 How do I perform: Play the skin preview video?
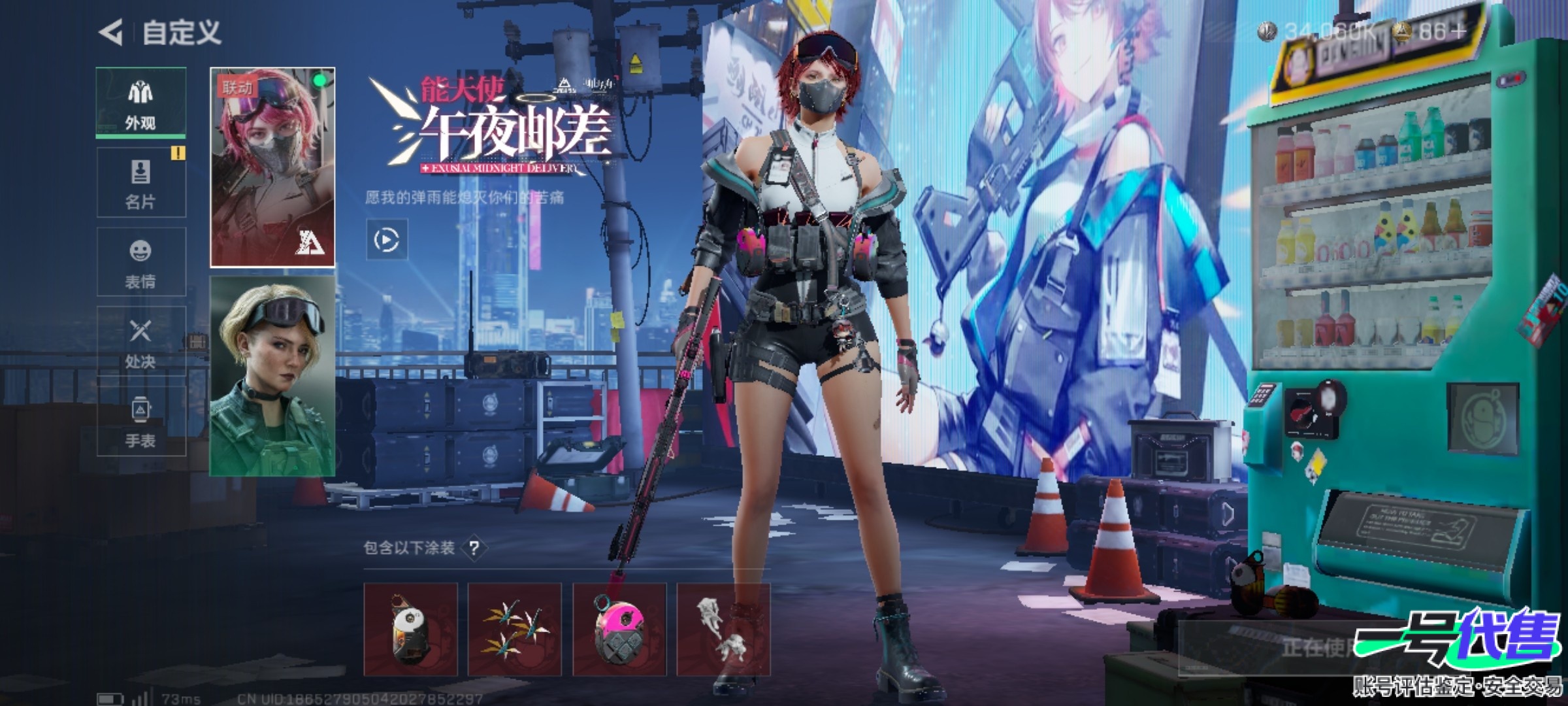pos(387,240)
